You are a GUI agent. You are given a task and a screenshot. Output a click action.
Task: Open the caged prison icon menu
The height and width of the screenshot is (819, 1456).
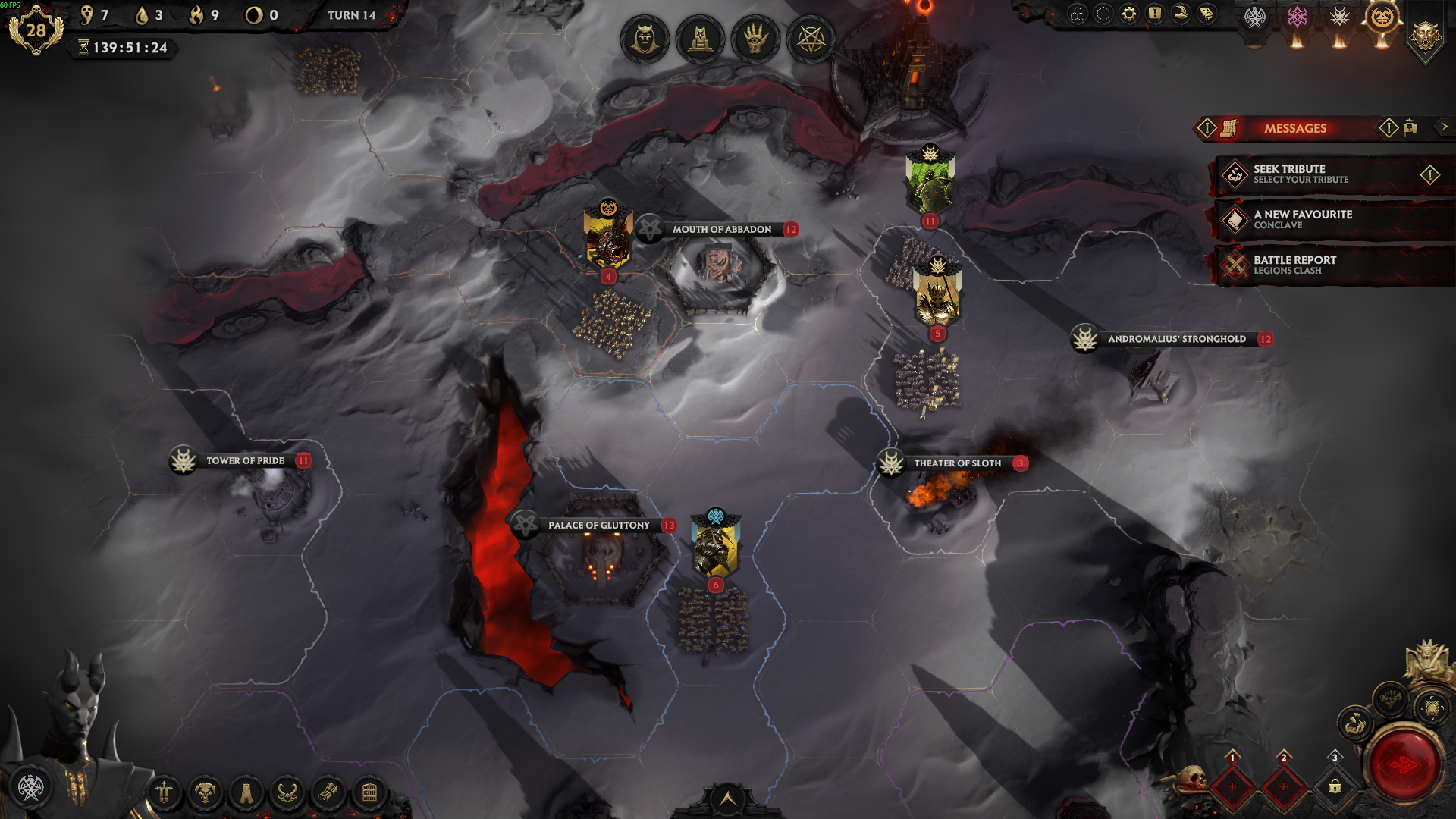[369, 793]
